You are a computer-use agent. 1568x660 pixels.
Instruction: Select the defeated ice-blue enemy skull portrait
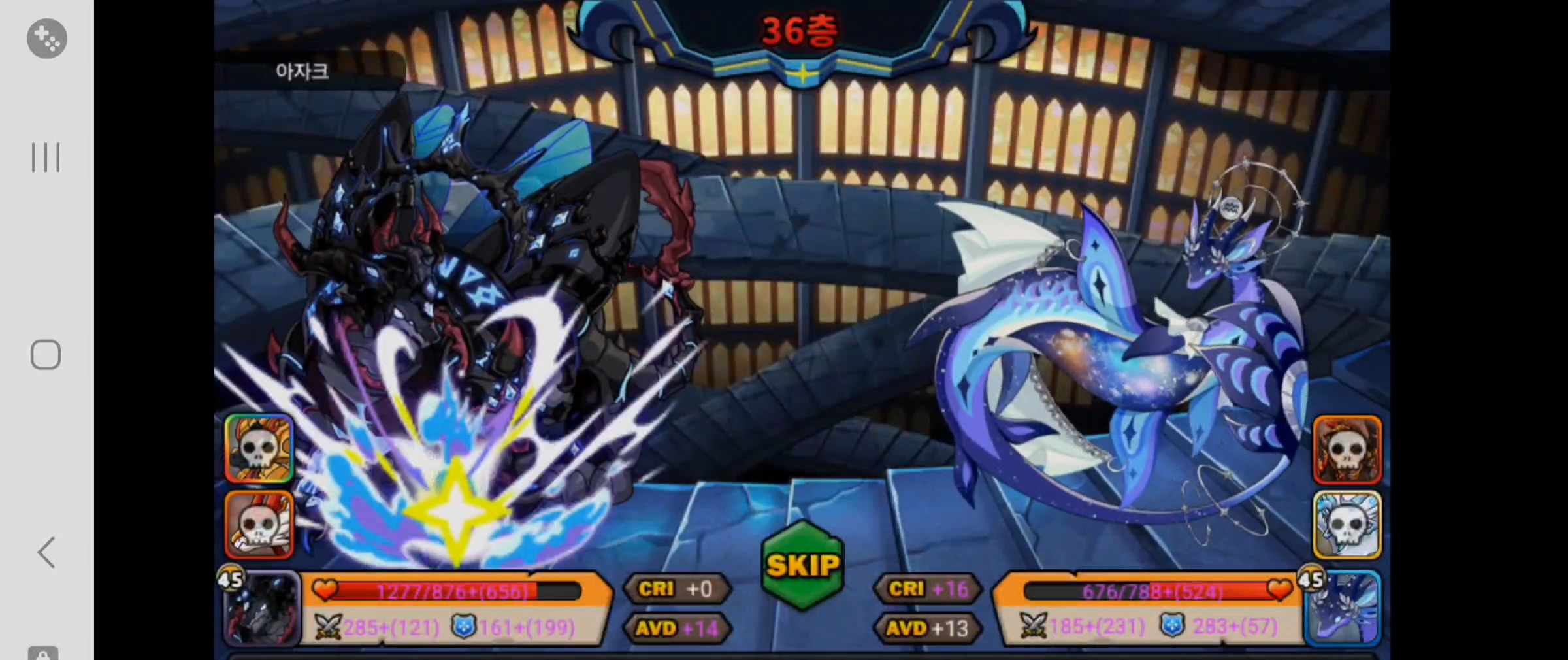(1347, 526)
